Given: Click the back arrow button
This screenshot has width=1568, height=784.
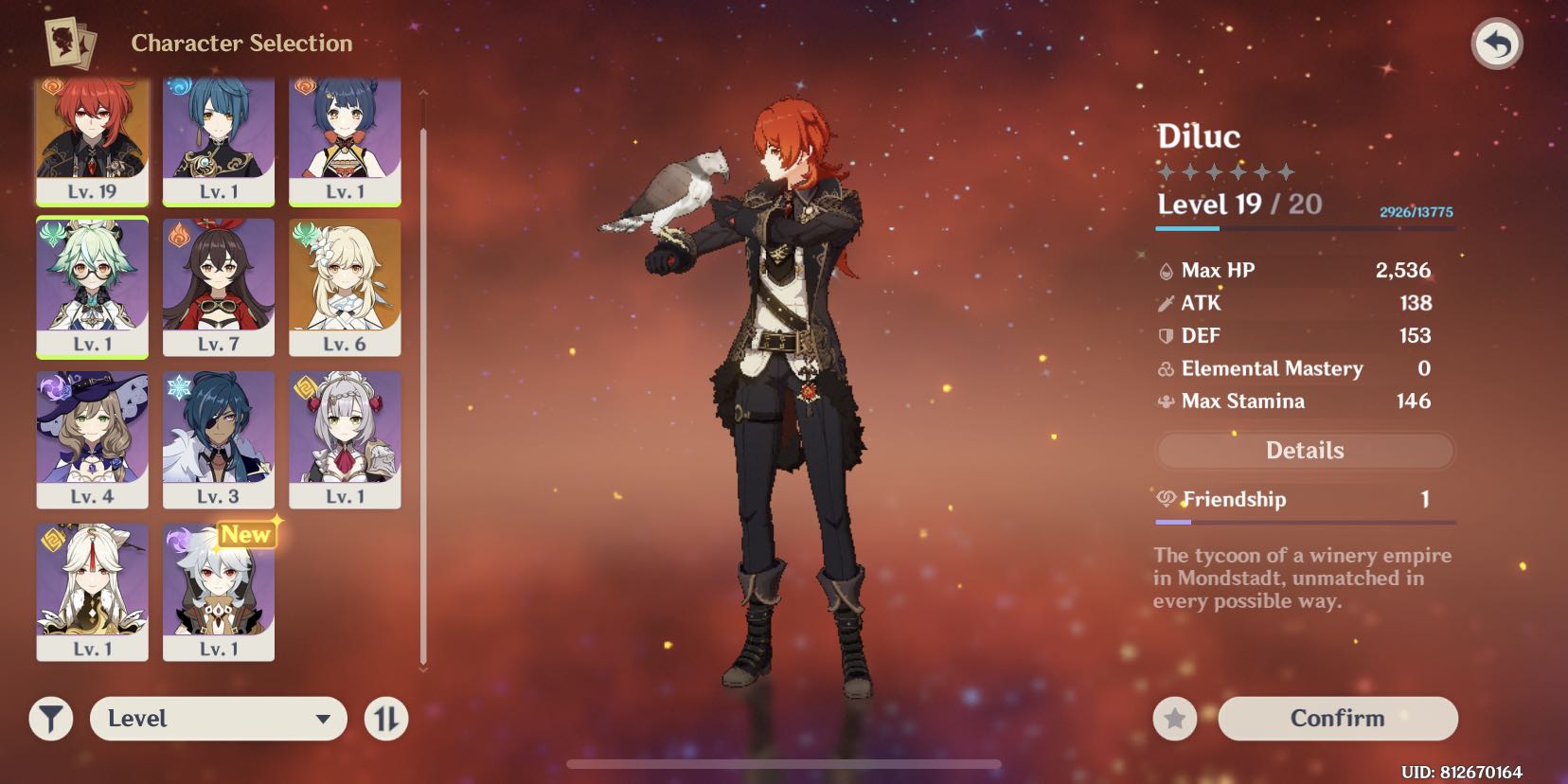Looking at the screenshot, I should point(1496,45).
